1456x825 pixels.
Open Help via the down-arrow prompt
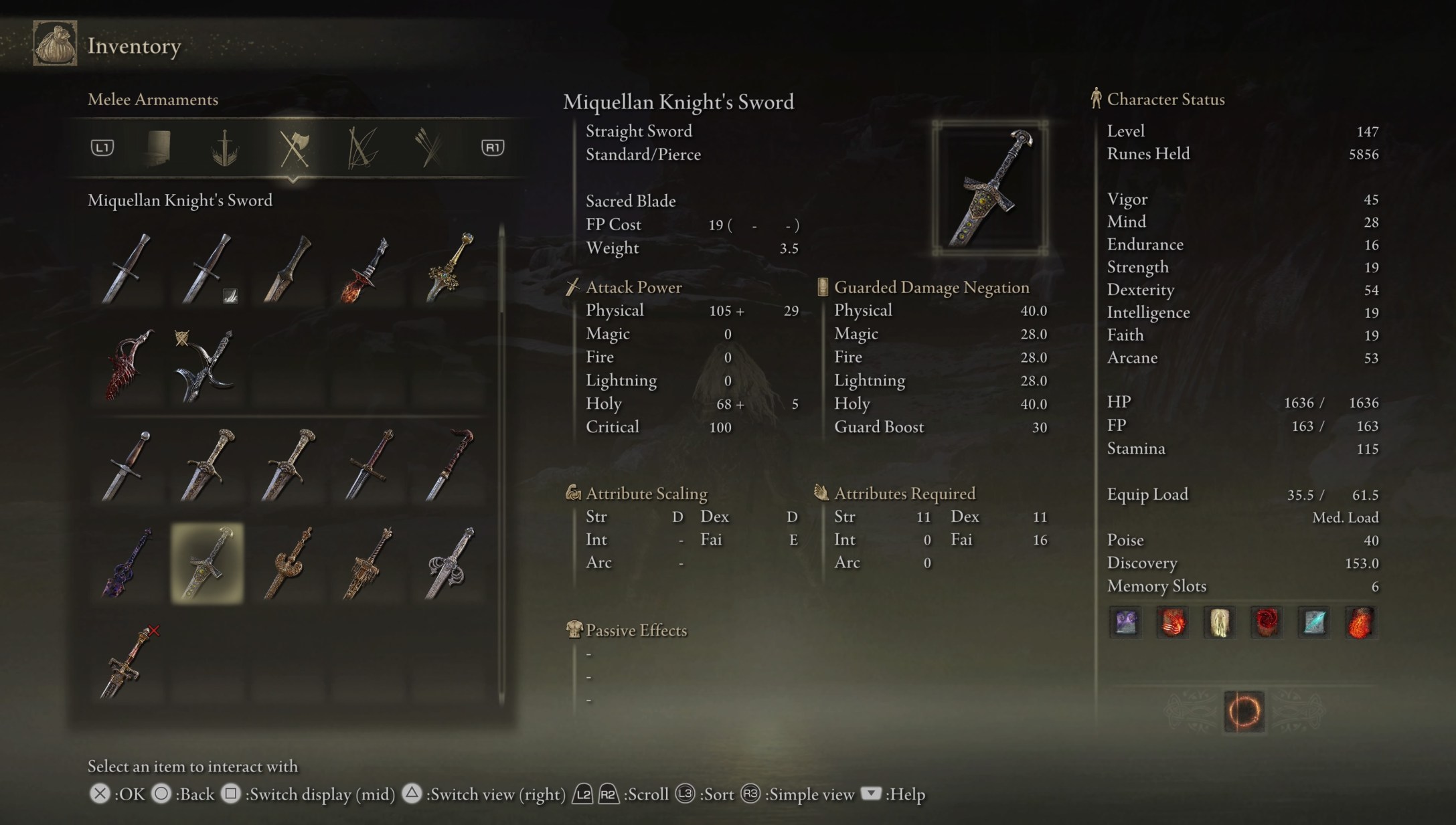(x=872, y=794)
